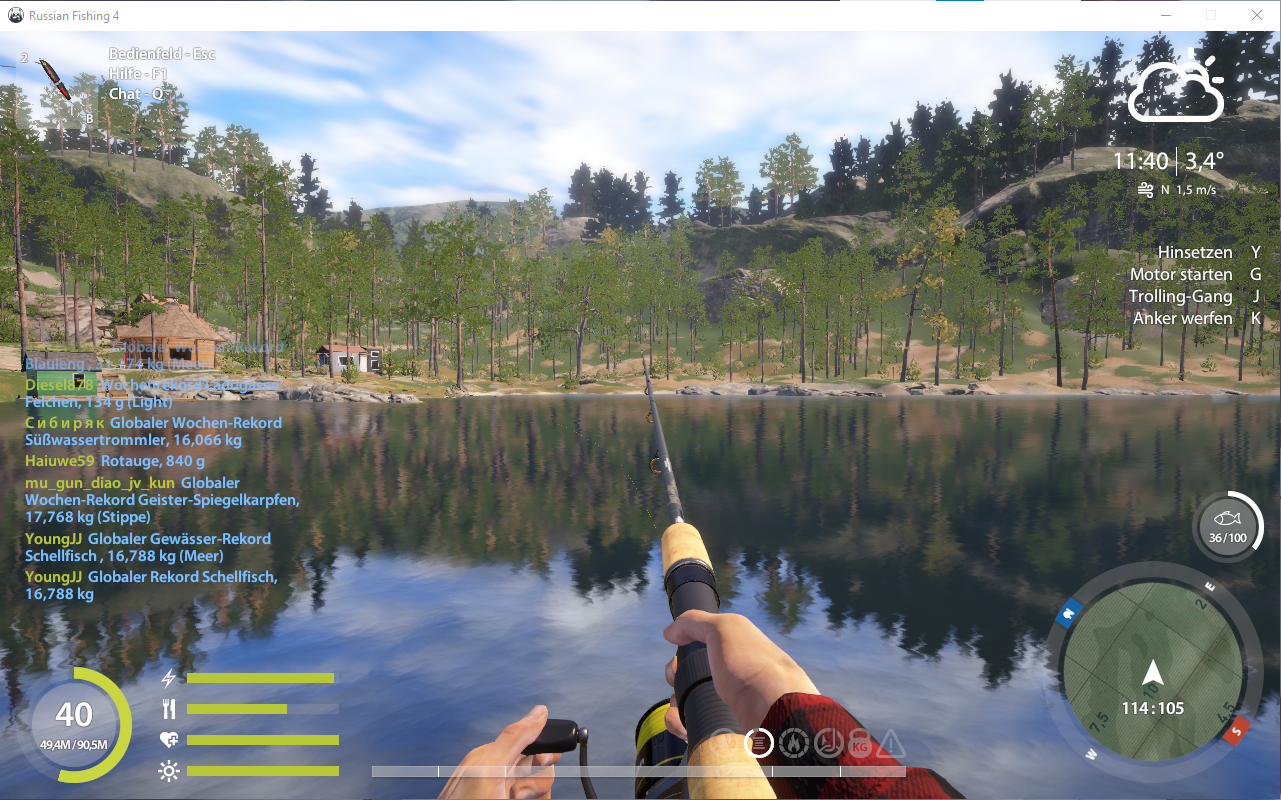Minimize the game window
This screenshot has height=800, width=1281.
tap(1166, 15)
